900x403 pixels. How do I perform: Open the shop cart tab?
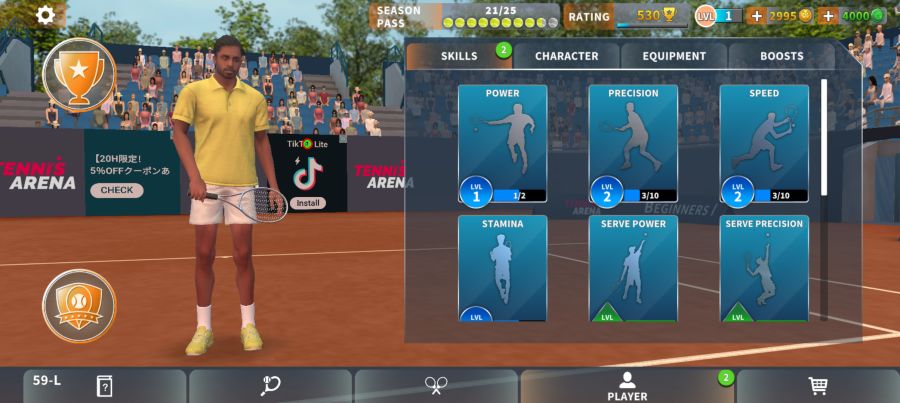[818, 386]
